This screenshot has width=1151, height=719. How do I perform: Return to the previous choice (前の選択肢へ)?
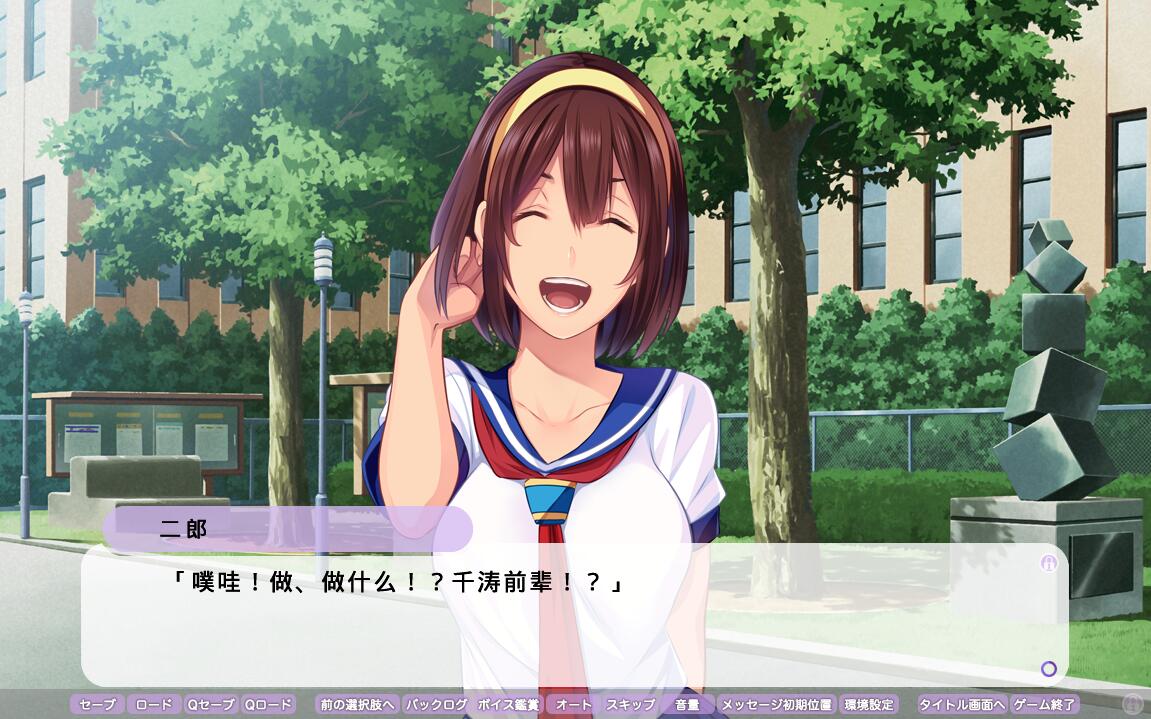tap(357, 704)
